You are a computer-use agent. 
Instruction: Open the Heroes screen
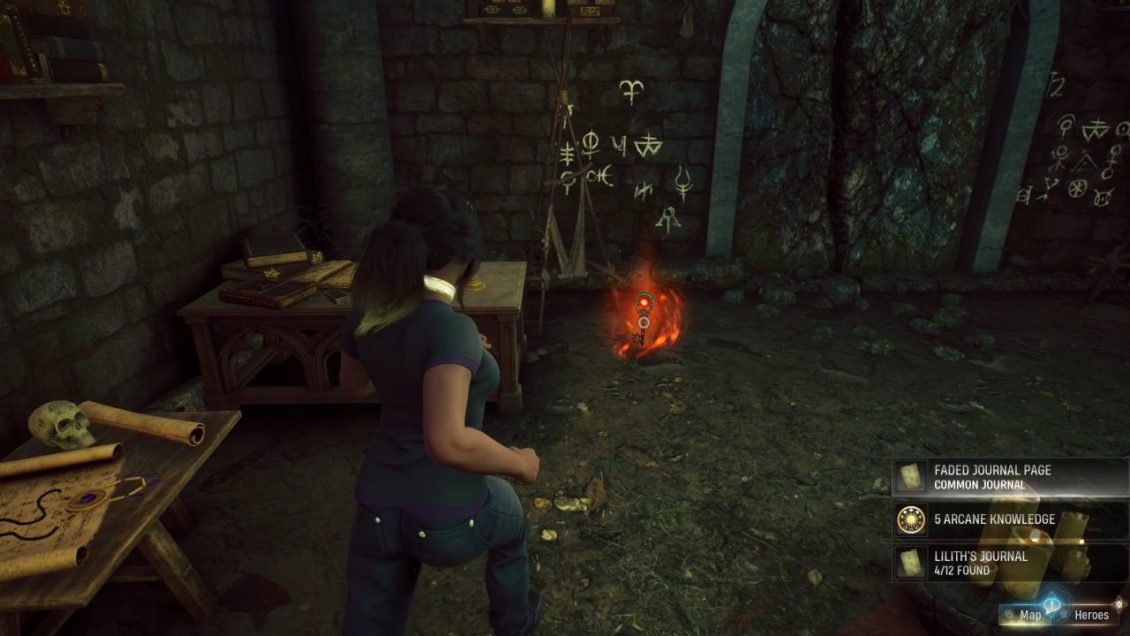(1091, 616)
